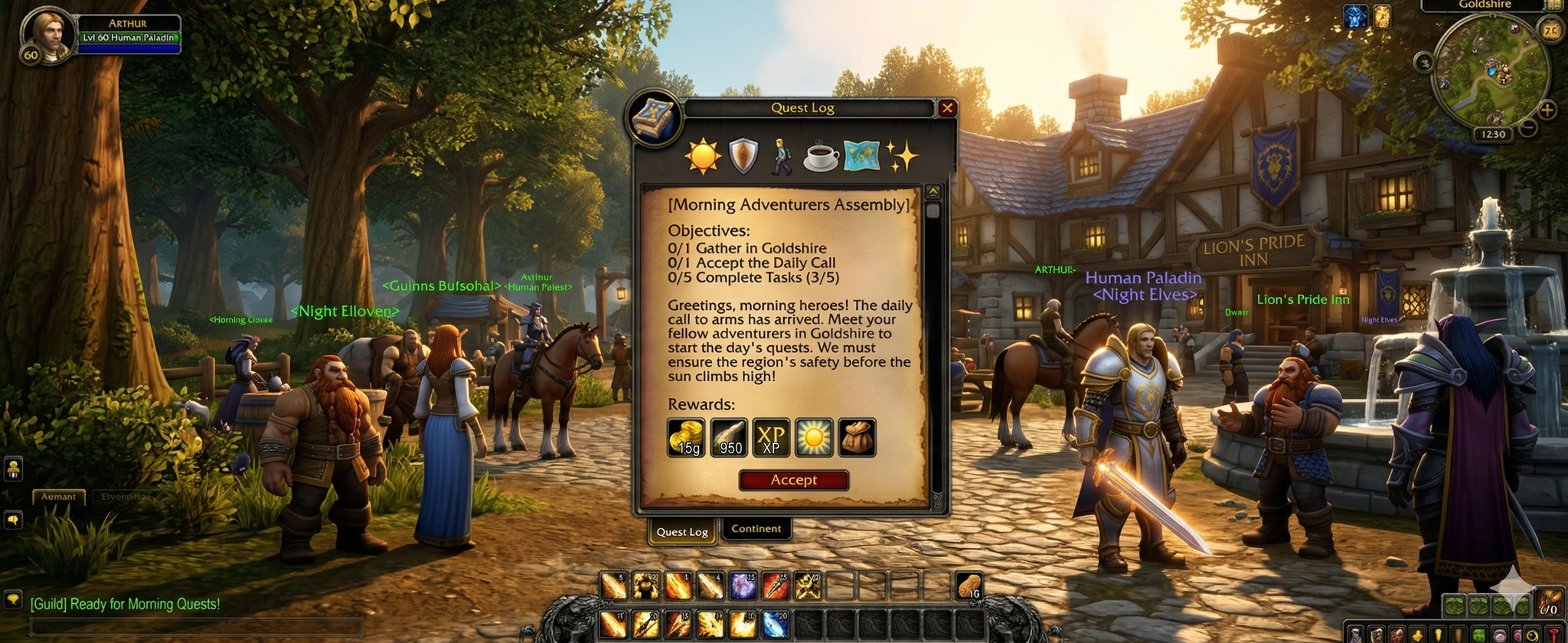Switch to the Continent tab
1568x643 pixels.
coord(756,529)
